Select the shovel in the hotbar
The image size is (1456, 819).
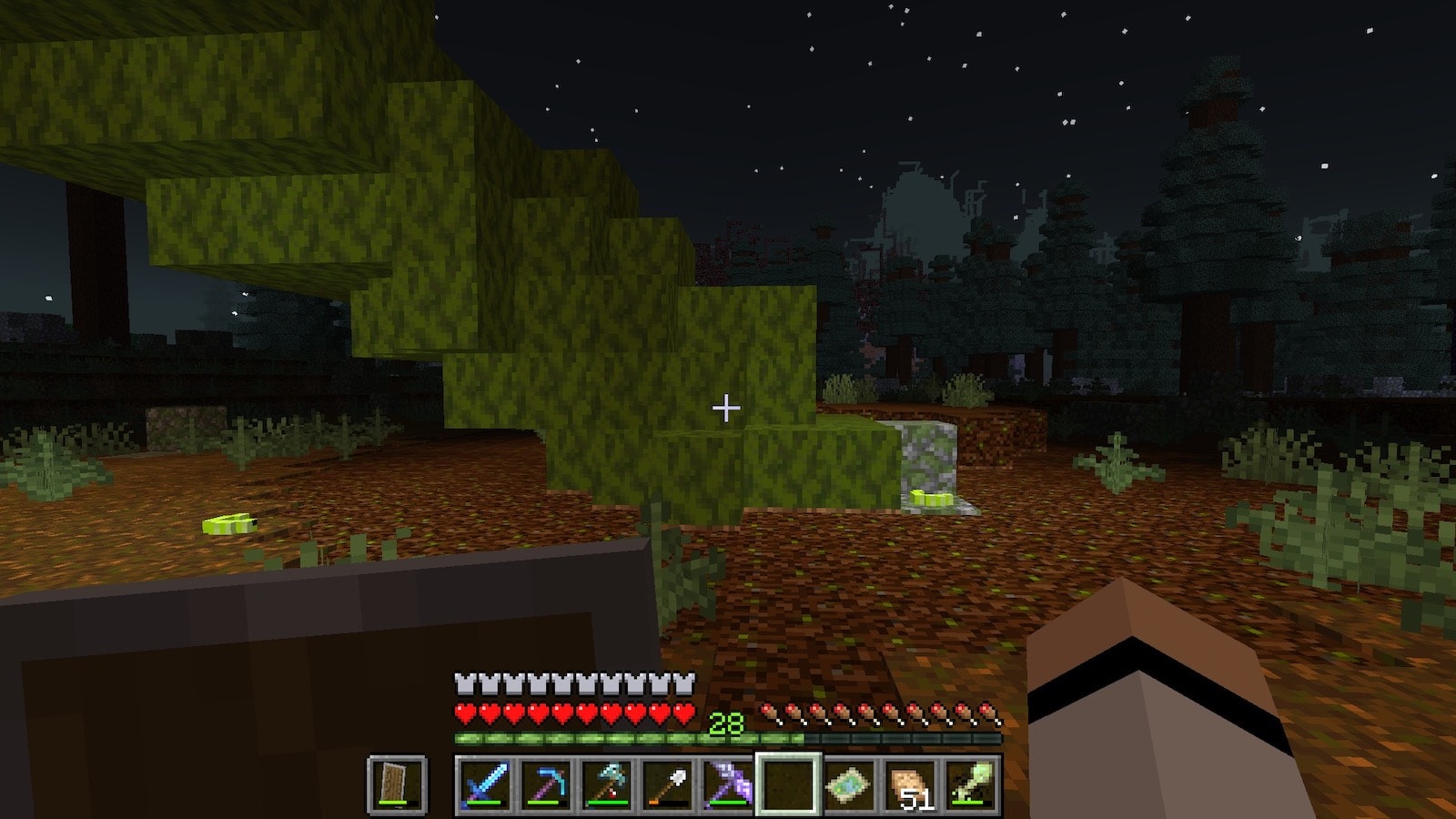[667, 784]
